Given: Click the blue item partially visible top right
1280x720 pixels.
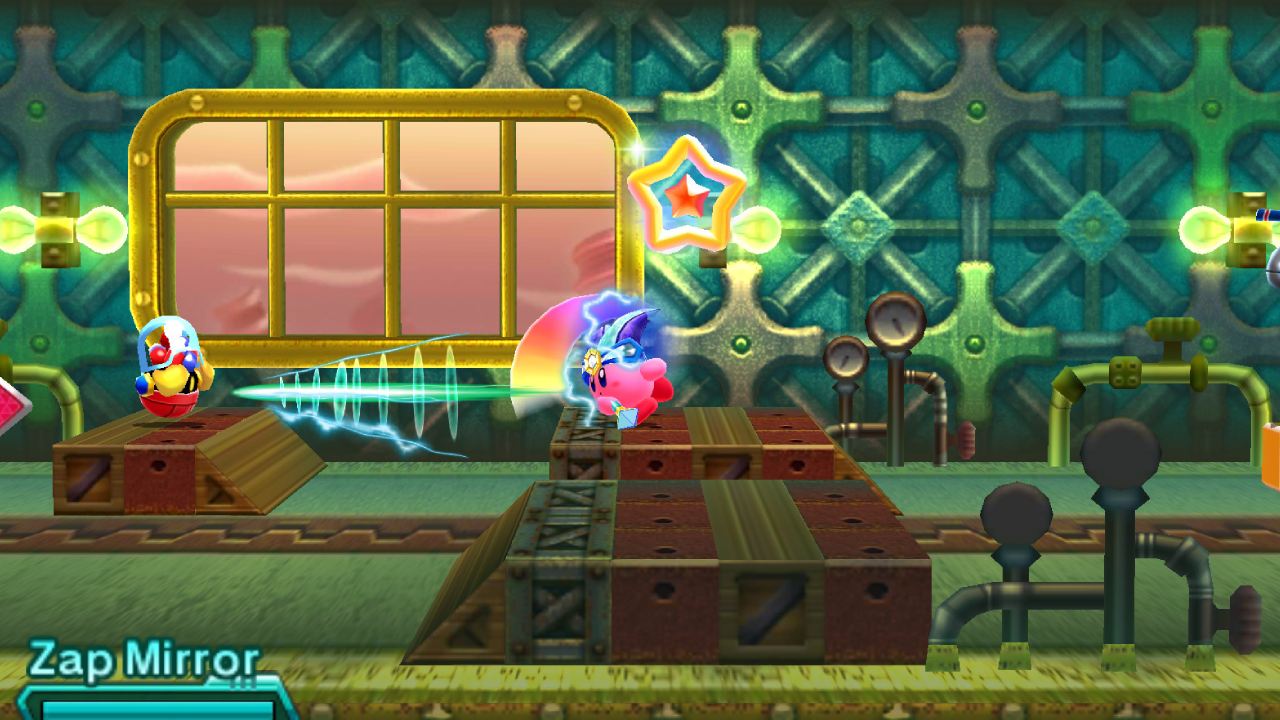Looking at the screenshot, I should click(1266, 215).
